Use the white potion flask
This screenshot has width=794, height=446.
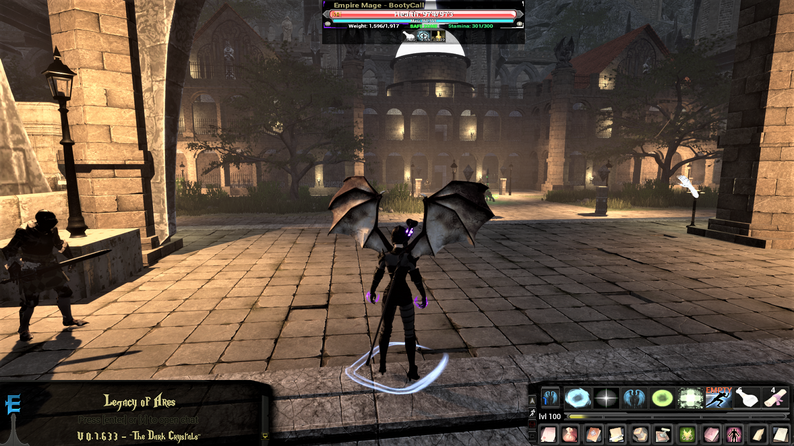[748, 398]
